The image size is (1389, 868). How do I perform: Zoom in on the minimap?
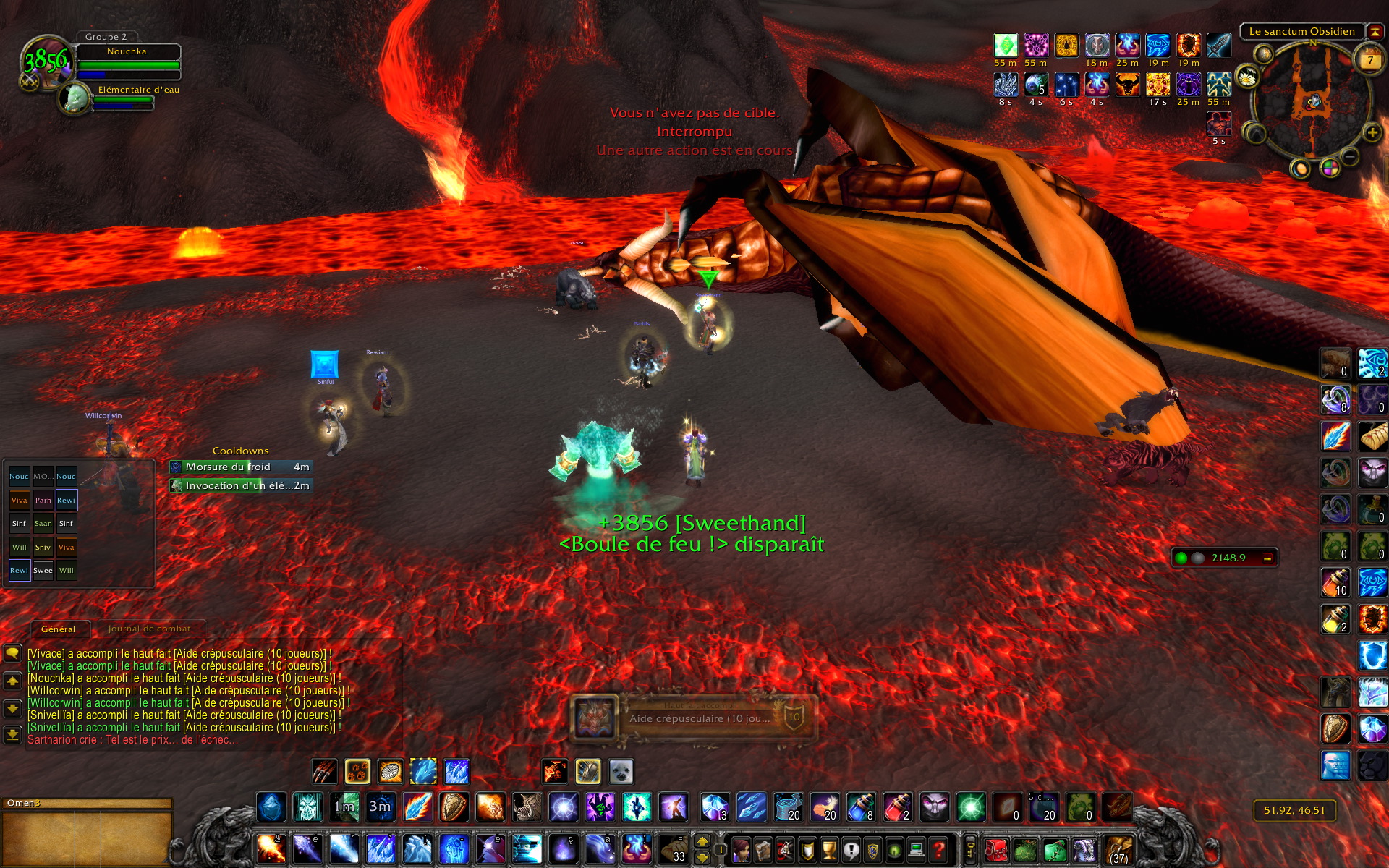click(x=1372, y=132)
